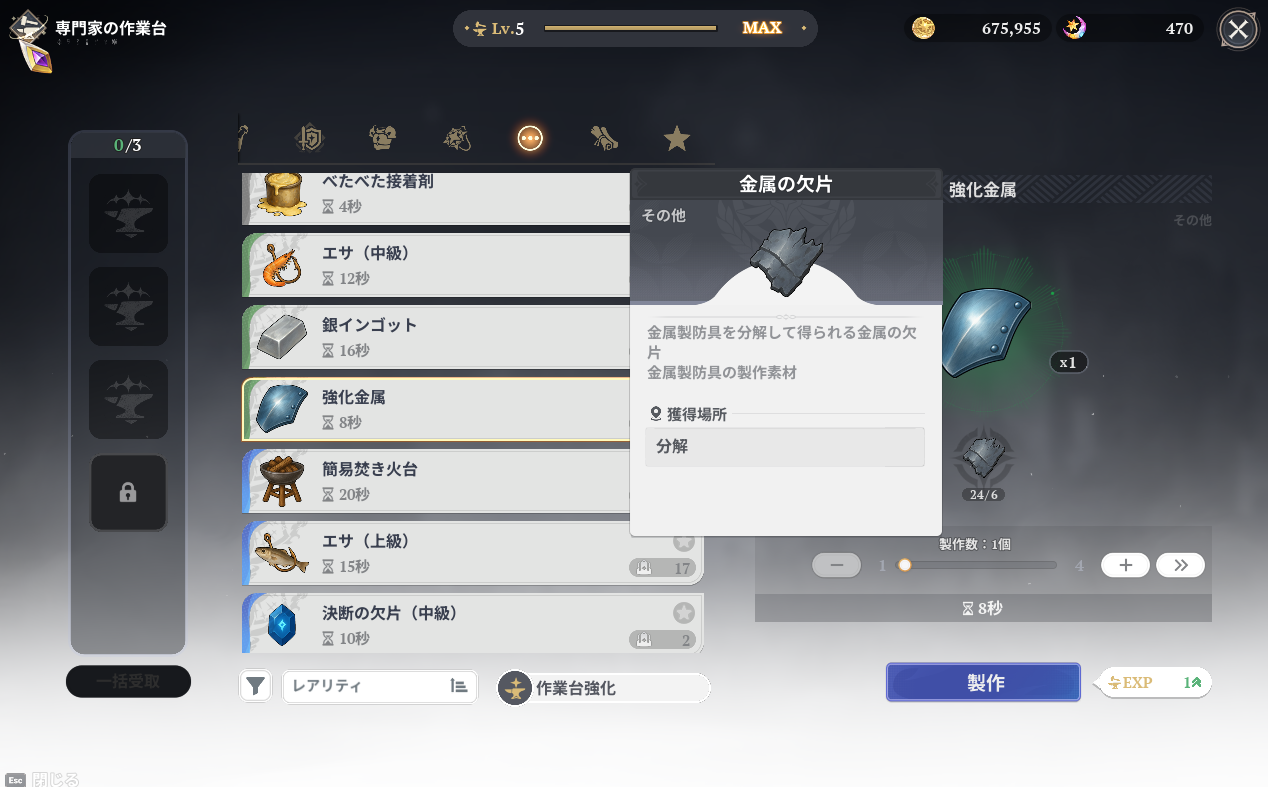1268x787 pixels.
Task: Switch to the star favorites tab
Action: (677, 139)
